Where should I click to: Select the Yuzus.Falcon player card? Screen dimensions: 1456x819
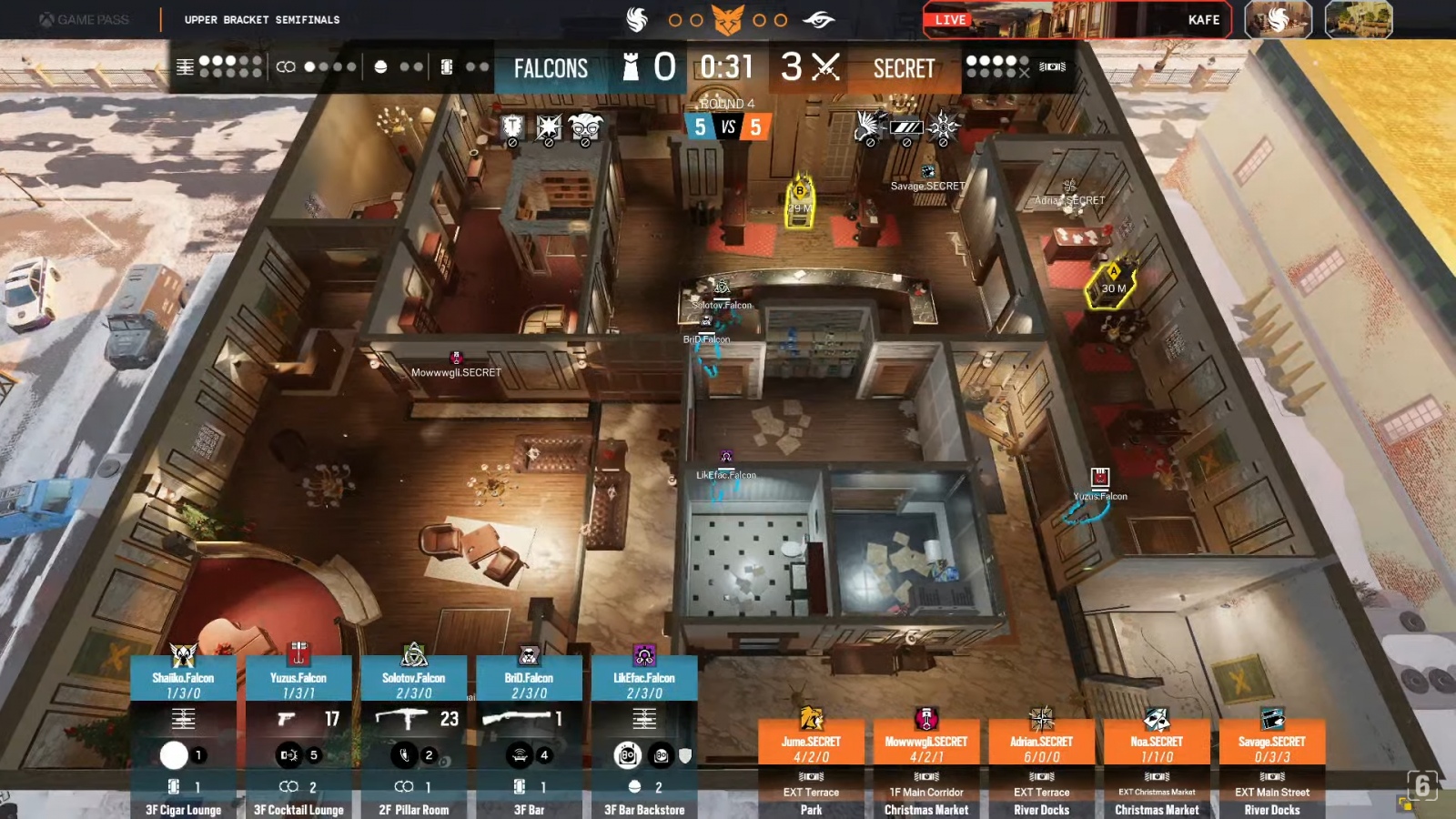click(x=298, y=684)
